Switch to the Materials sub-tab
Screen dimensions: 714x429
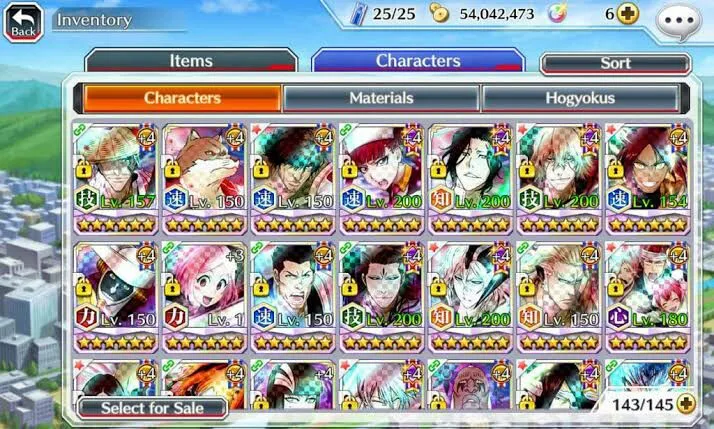pyautogui.click(x=381, y=98)
